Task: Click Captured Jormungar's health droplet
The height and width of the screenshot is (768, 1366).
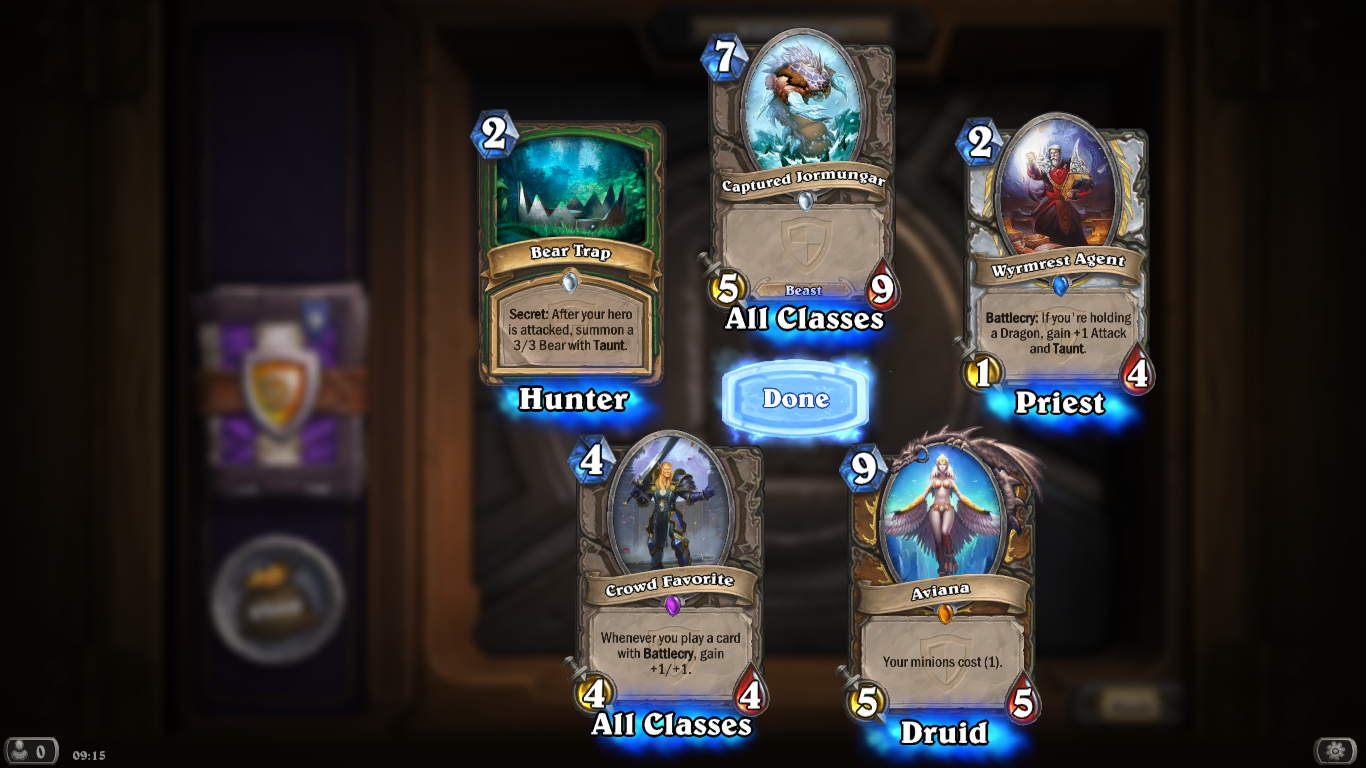Action: point(884,286)
